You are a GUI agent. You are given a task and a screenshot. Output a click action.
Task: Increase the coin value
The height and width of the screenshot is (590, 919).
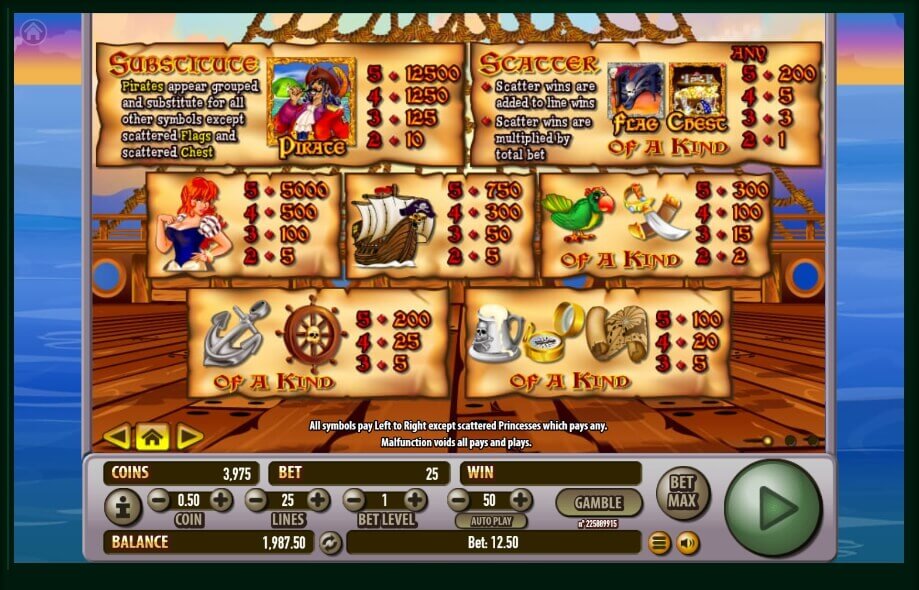[x=221, y=500]
